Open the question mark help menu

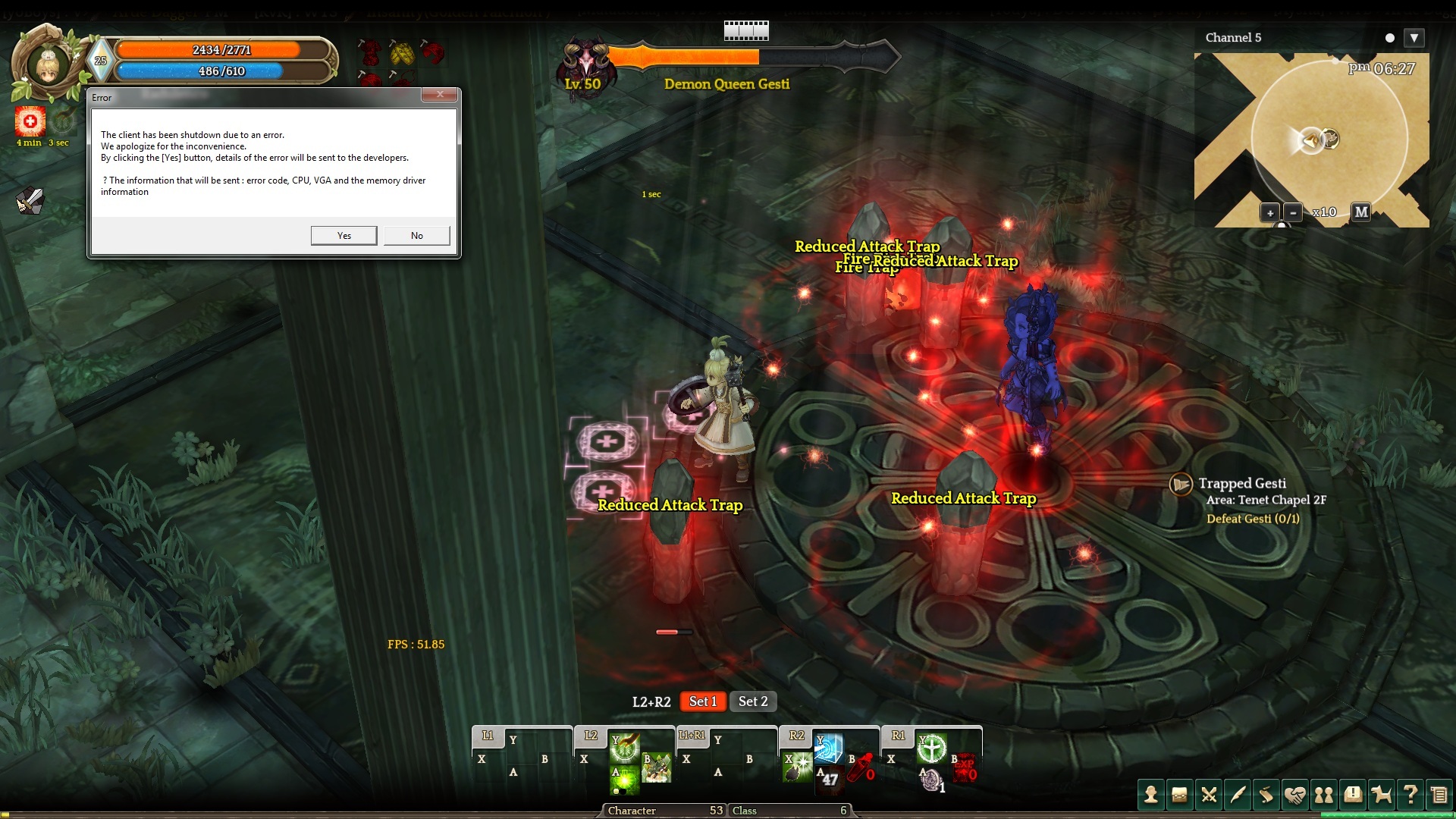[1410, 795]
